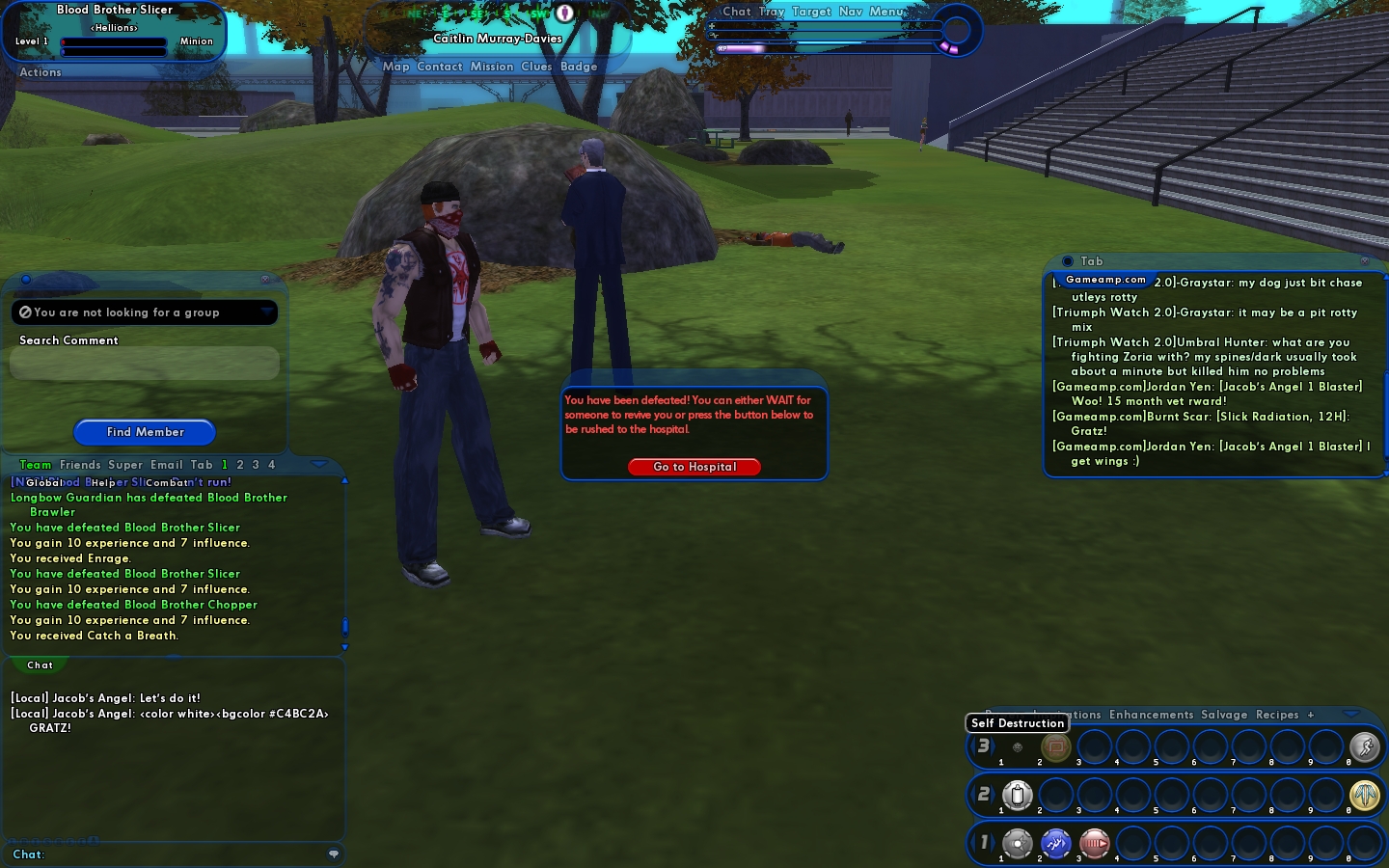Open the Mission window
Viewport: 1389px width, 868px height.
492,67
